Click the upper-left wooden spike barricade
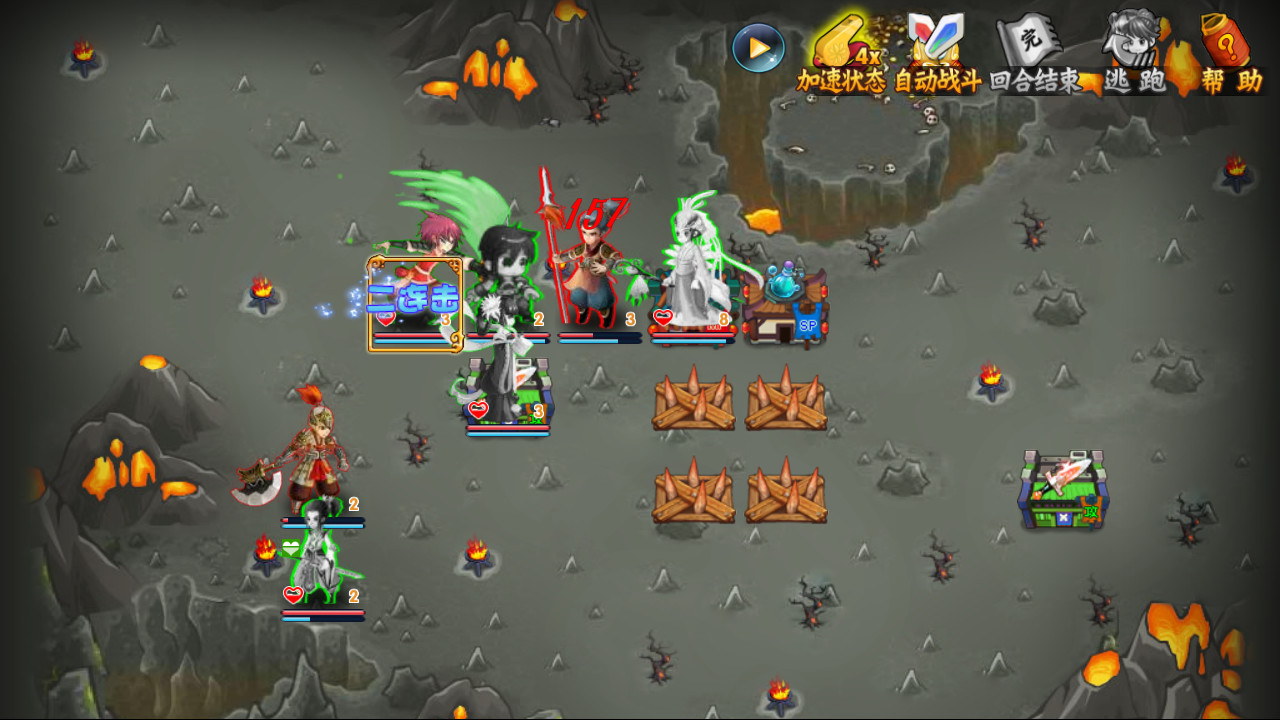The width and height of the screenshot is (1280, 720). click(x=692, y=405)
